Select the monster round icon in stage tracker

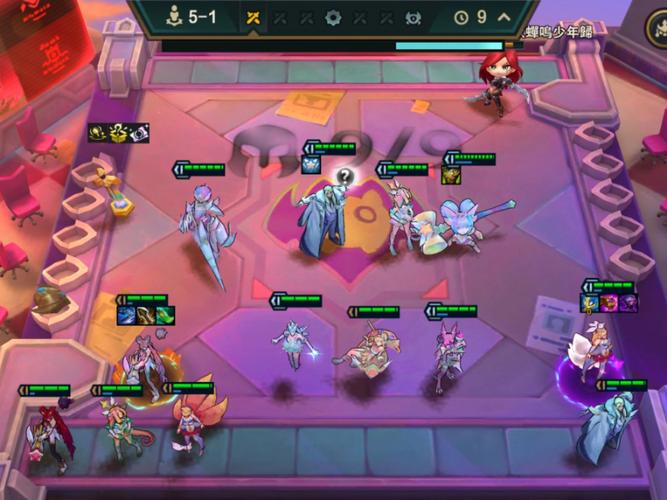[412, 17]
